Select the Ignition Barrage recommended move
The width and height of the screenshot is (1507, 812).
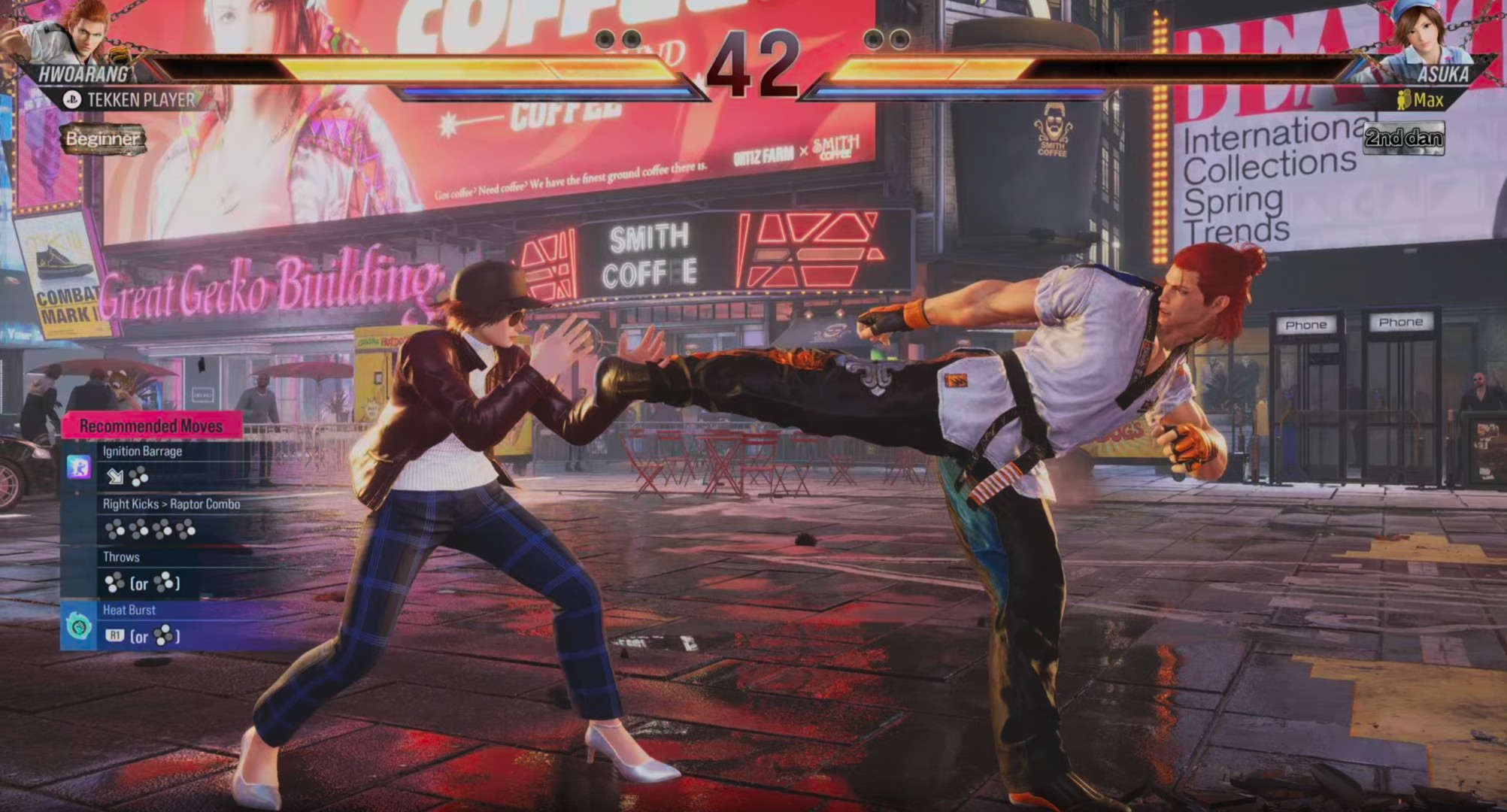tap(143, 451)
